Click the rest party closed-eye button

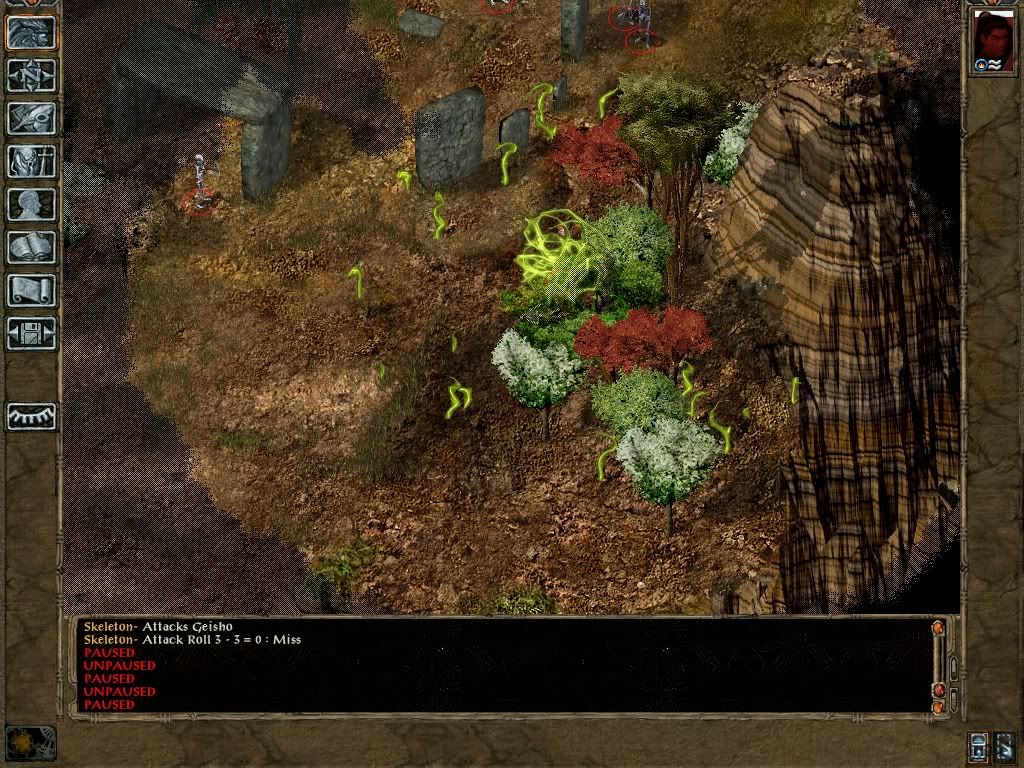[x=31, y=416]
